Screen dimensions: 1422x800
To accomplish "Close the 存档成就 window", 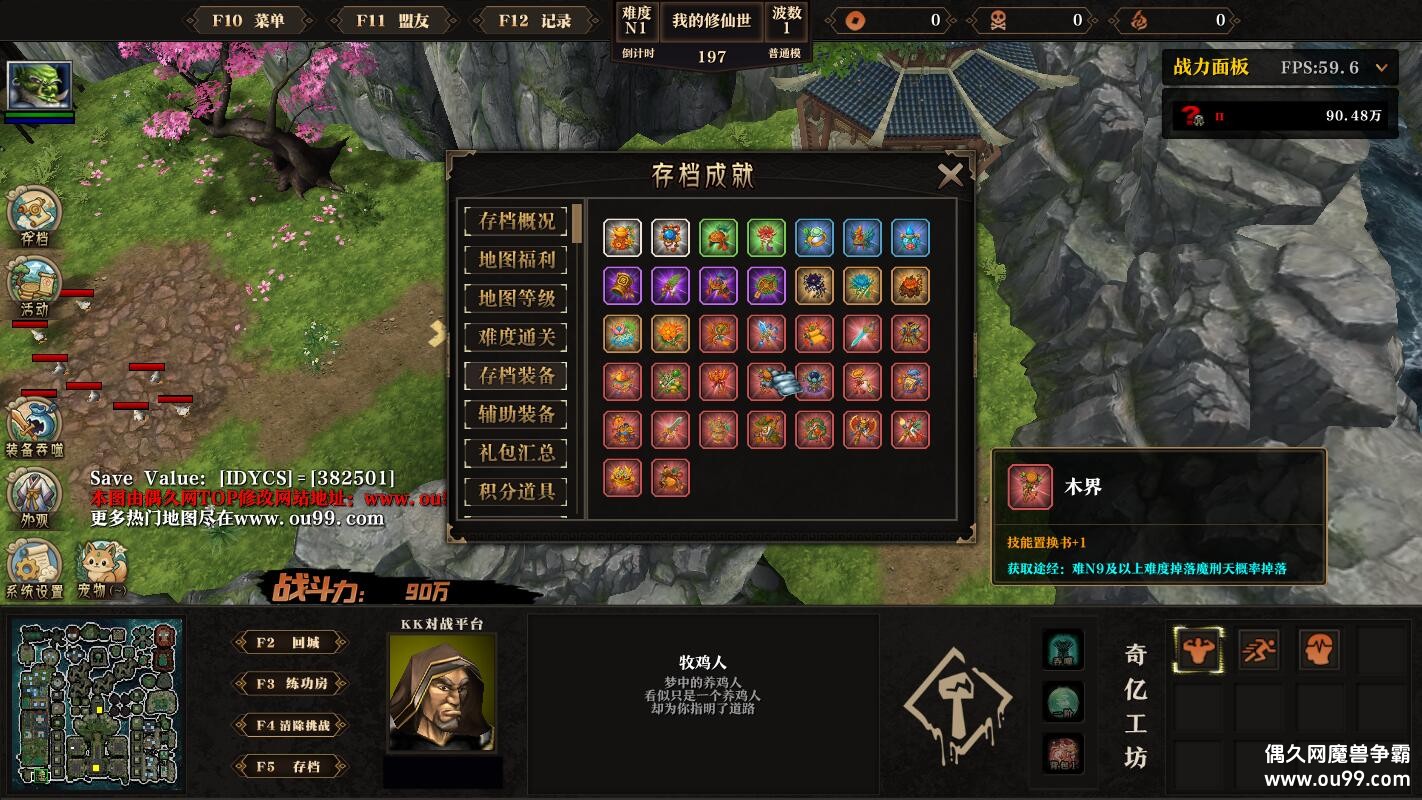I will pyautogui.click(x=950, y=176).
